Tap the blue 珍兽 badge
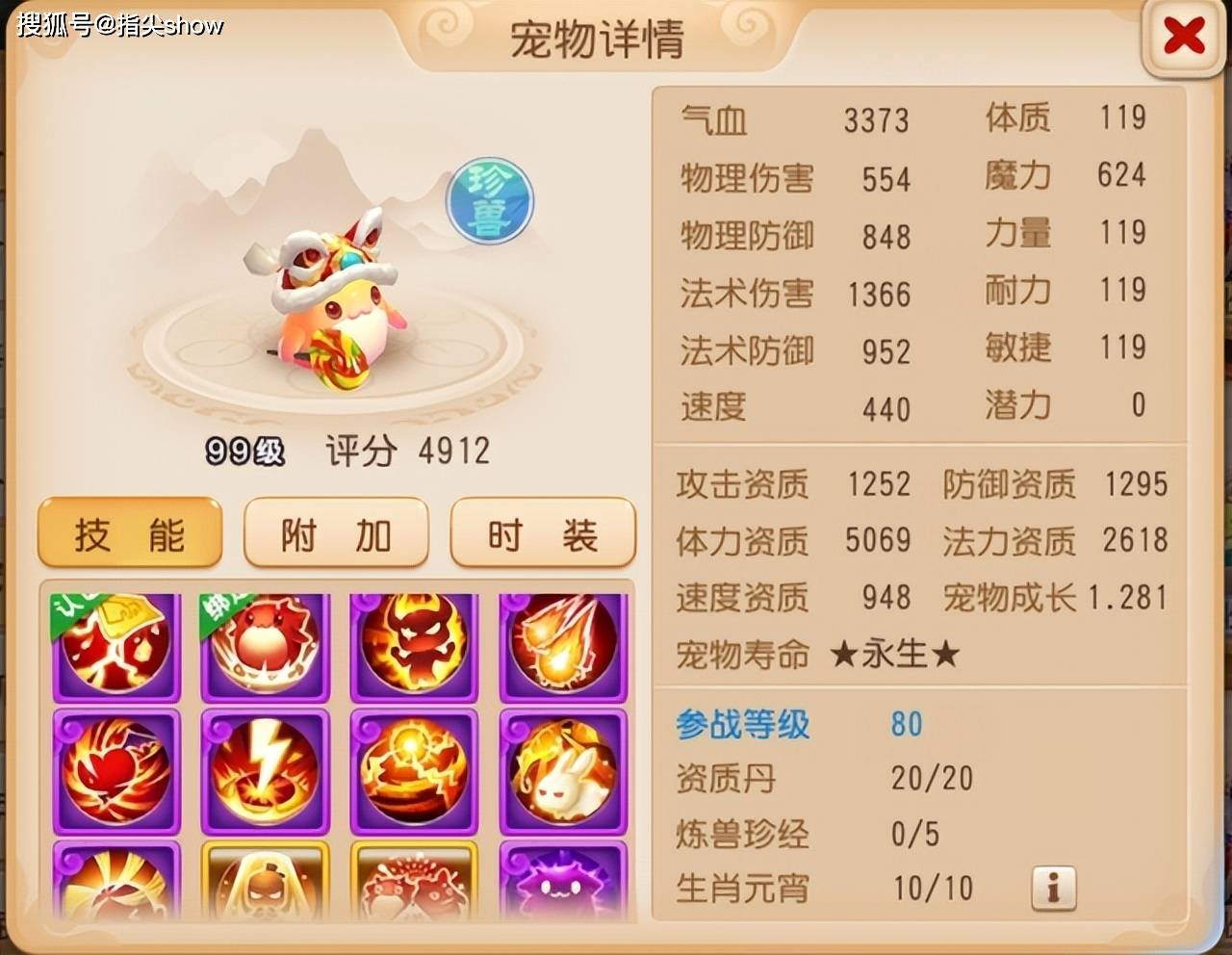The height and width of the screenshot is (955, 1232). 489,200
